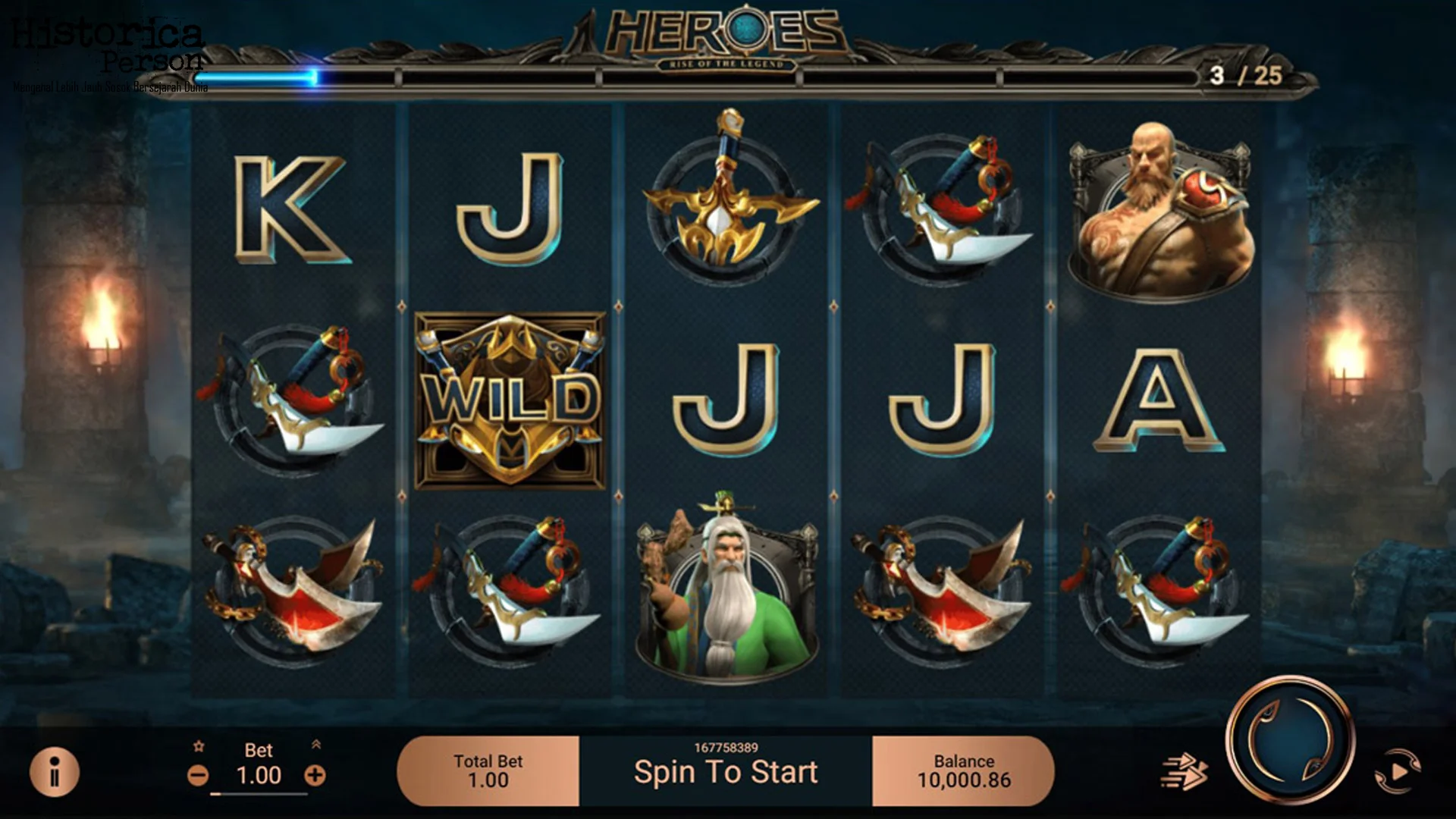Screen dimensions: 1456x819
Task: Select the star icon above the bet minus
Action: coord(199,746)
